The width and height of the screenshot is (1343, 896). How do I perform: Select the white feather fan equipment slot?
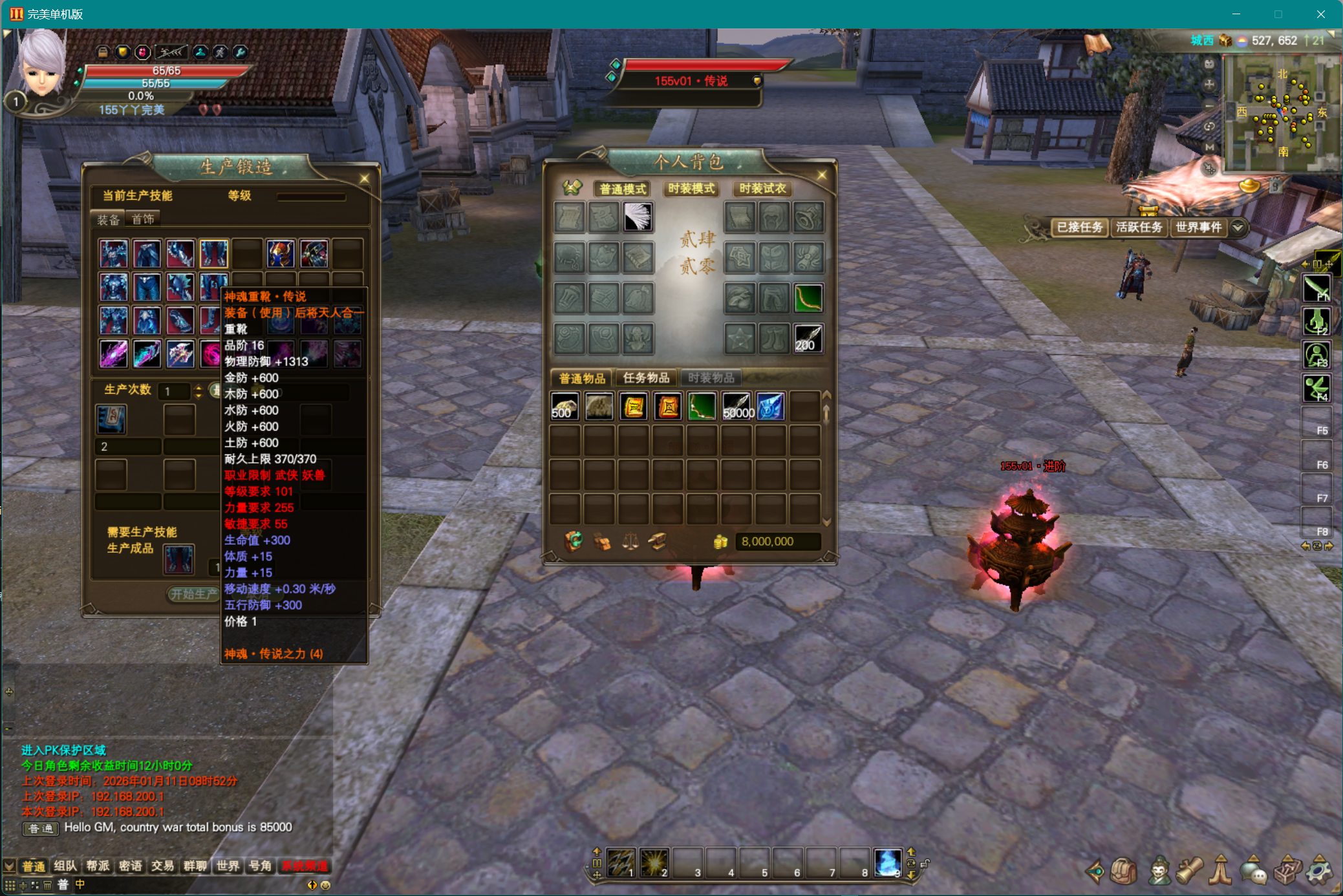coord(638,217)
